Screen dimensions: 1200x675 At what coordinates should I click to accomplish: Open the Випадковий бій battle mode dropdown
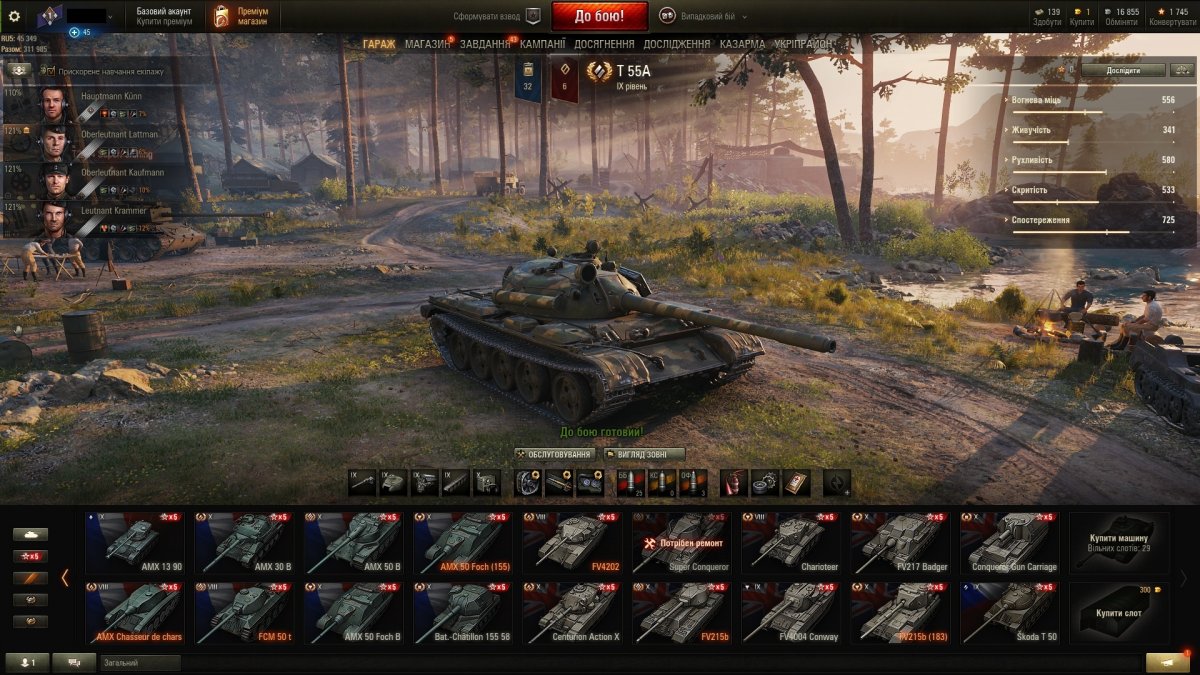point(702,16)
